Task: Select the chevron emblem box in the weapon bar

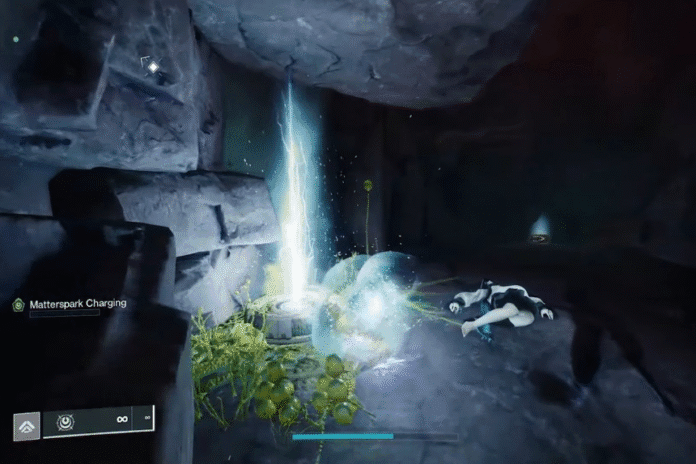Action: pyautogui.click(x=26, y=425)
